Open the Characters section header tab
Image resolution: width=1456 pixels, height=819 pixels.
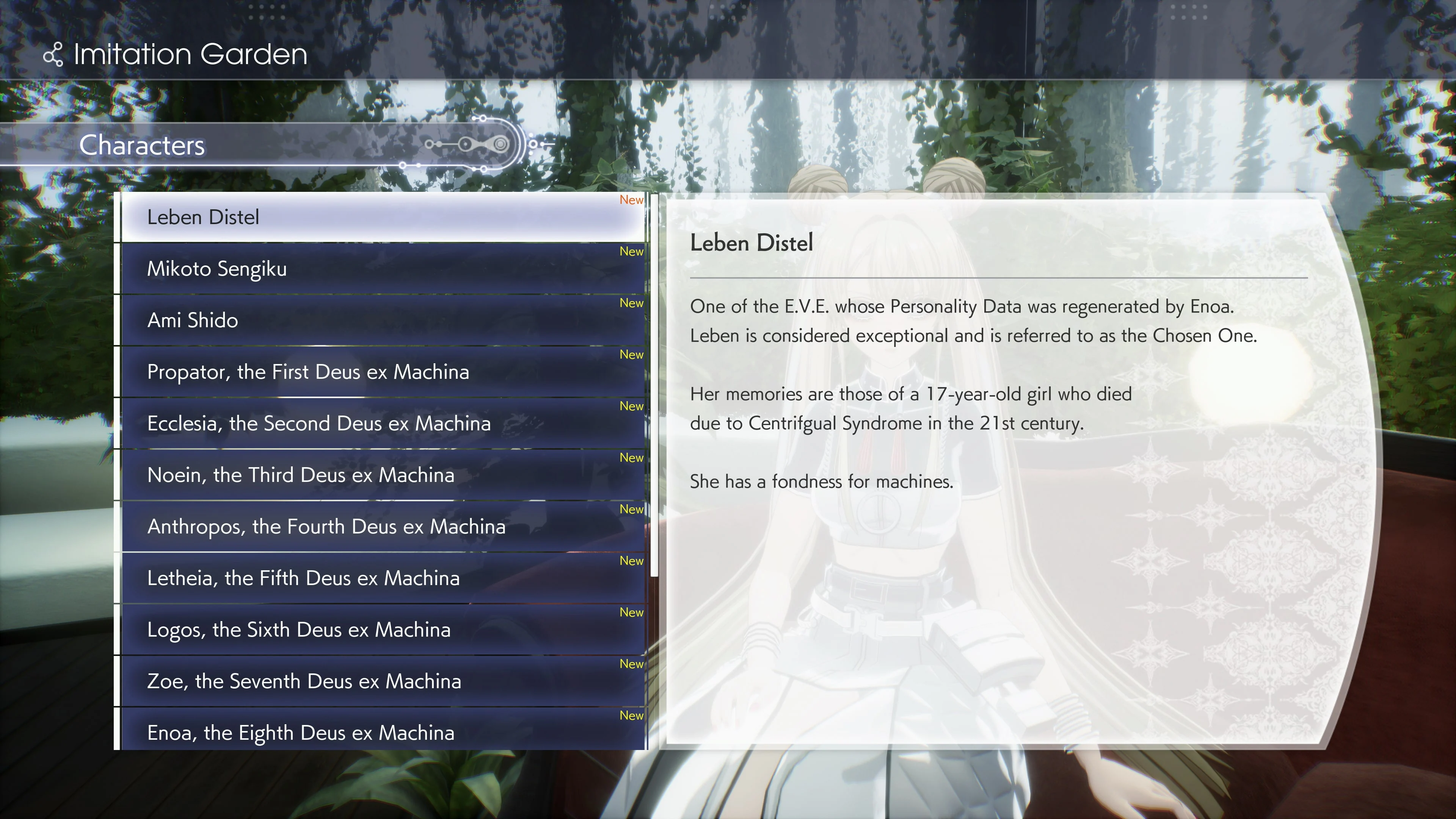143,146
